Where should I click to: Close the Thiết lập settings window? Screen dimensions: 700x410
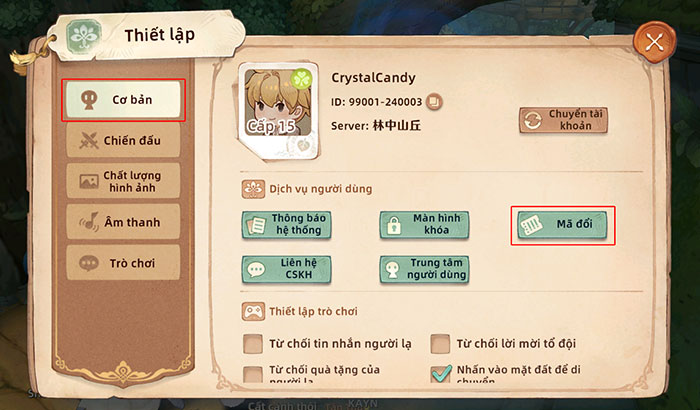[654, 42]
